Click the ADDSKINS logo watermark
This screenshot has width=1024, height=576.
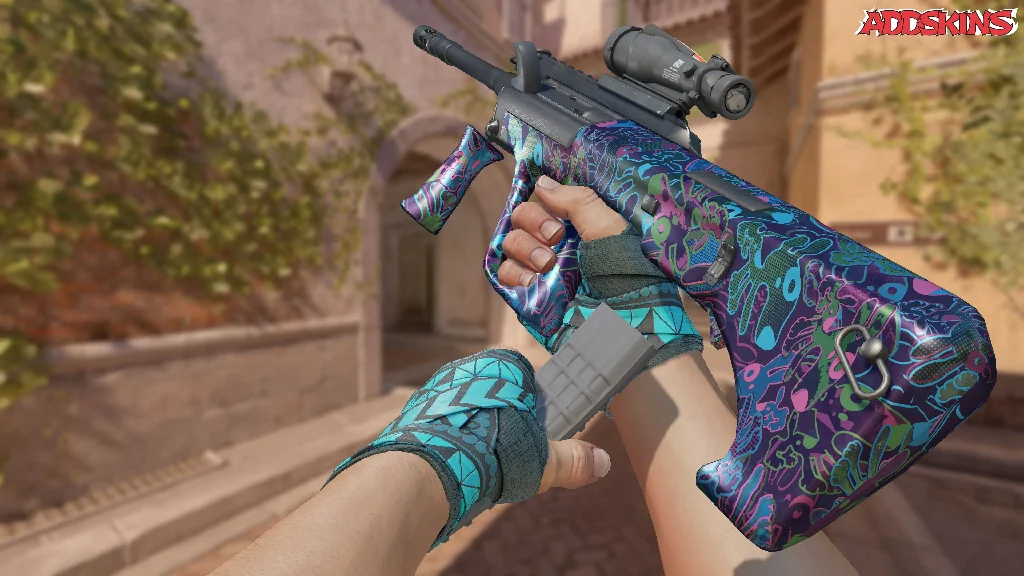click(x=938, y=22)
